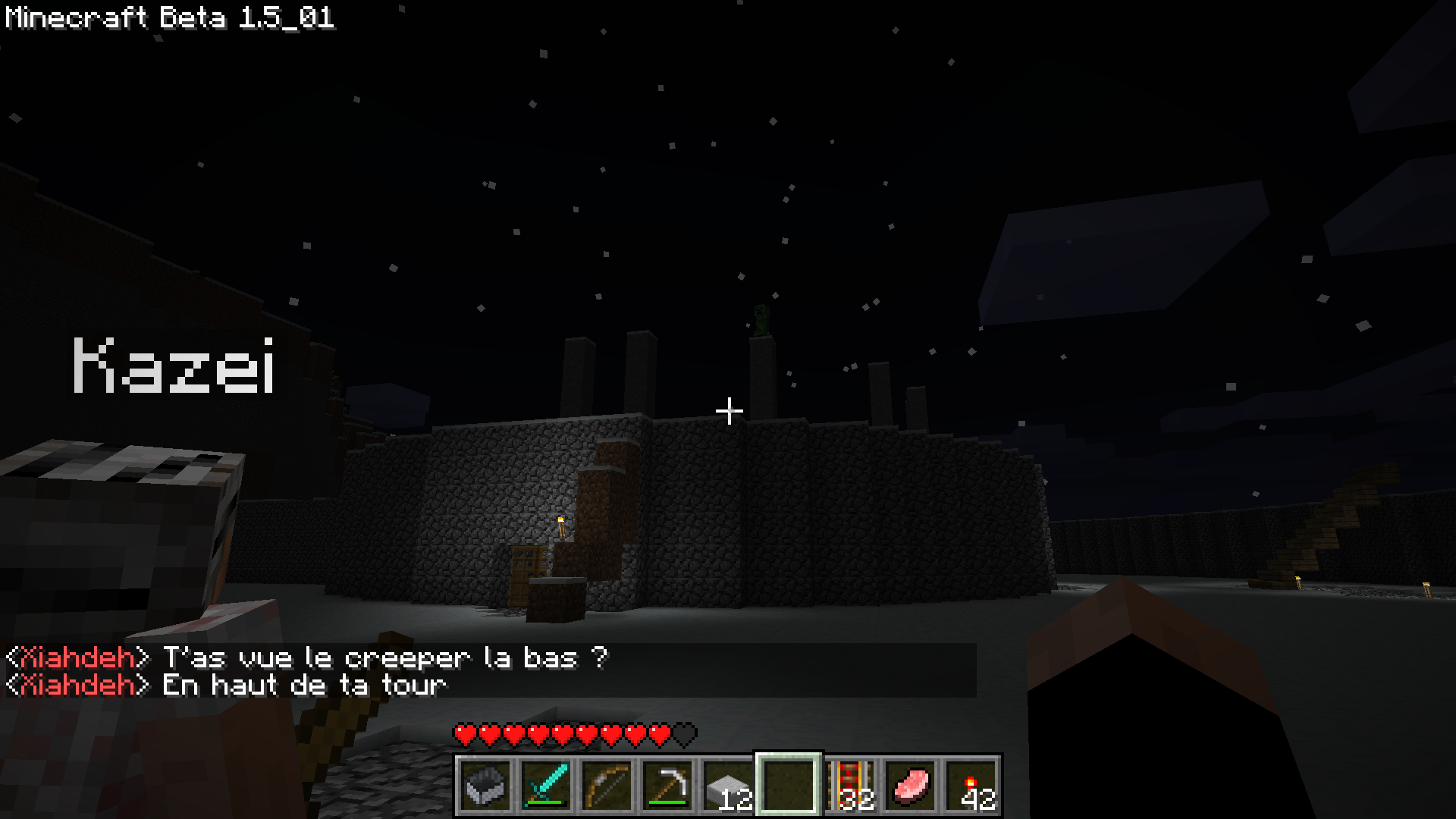Choose the 42 redstone torches slot

coord(971,786)
